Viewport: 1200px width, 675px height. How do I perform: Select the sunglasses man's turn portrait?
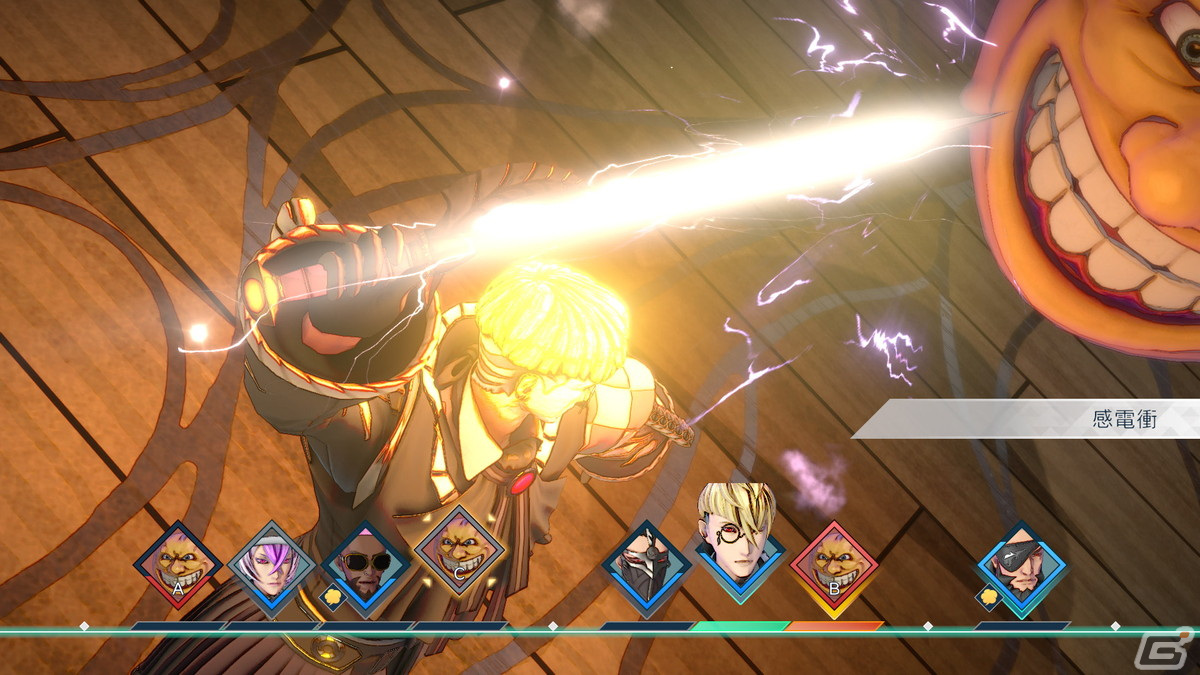365,566
